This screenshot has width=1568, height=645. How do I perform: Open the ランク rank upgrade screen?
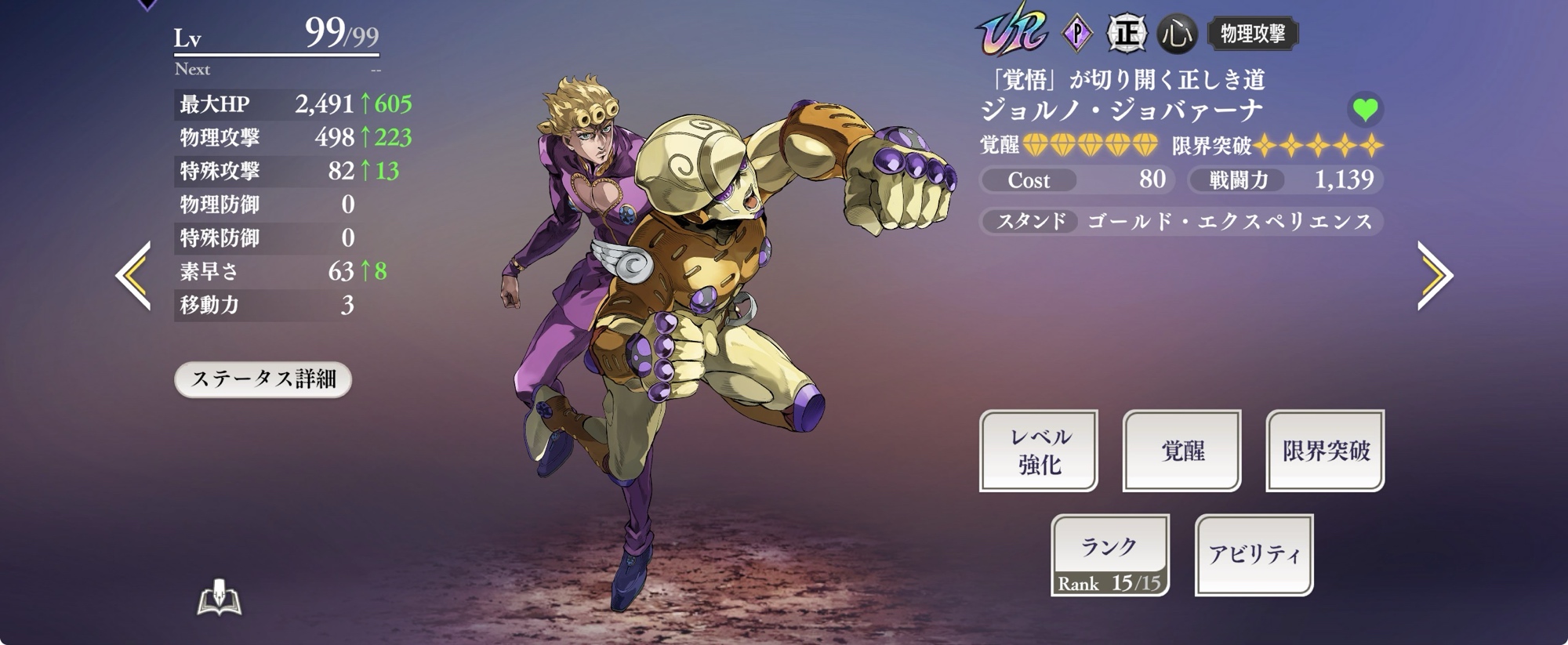pos(1109,555)
